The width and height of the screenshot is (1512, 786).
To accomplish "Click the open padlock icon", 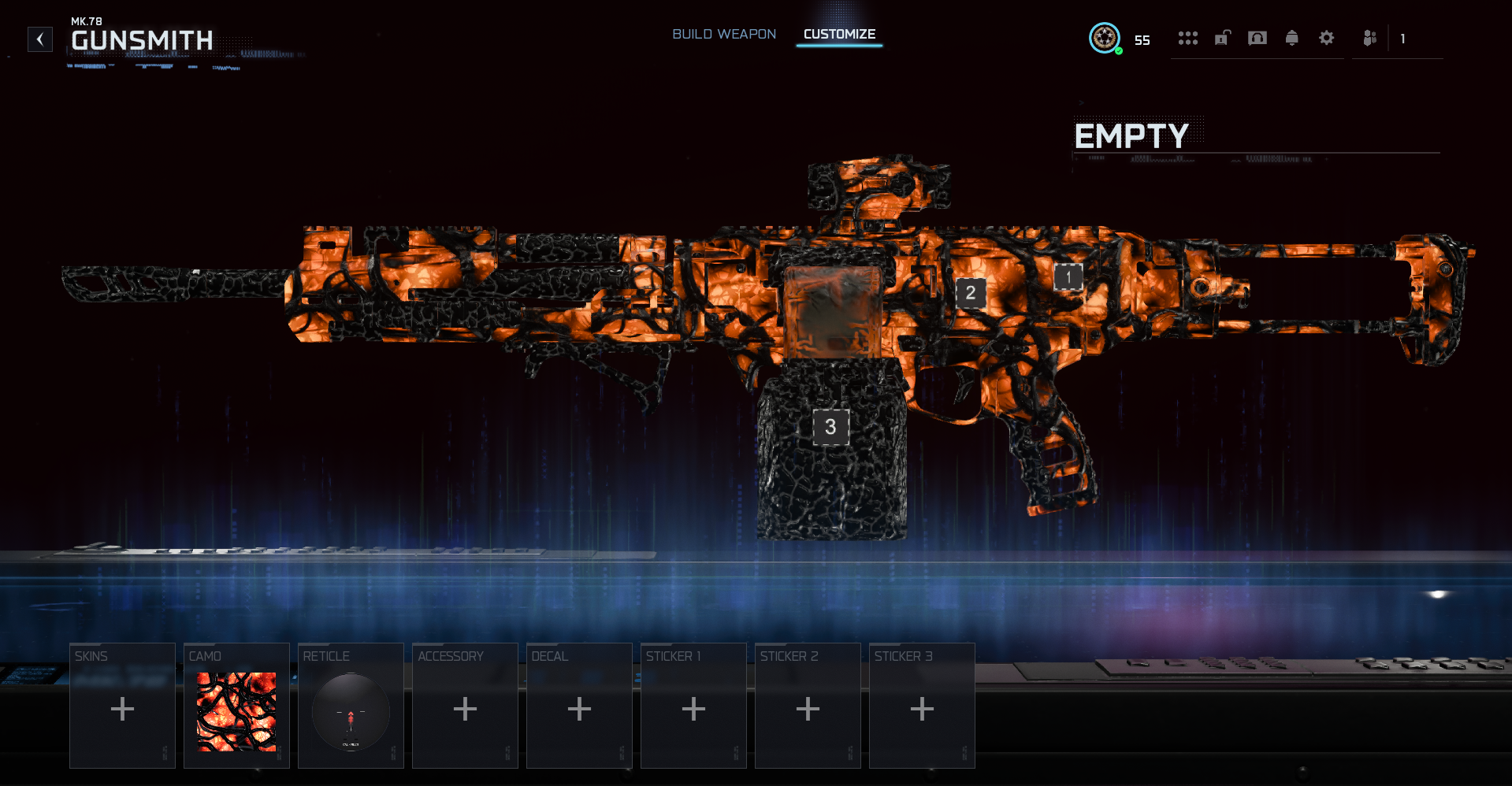I will (1222, 38).
